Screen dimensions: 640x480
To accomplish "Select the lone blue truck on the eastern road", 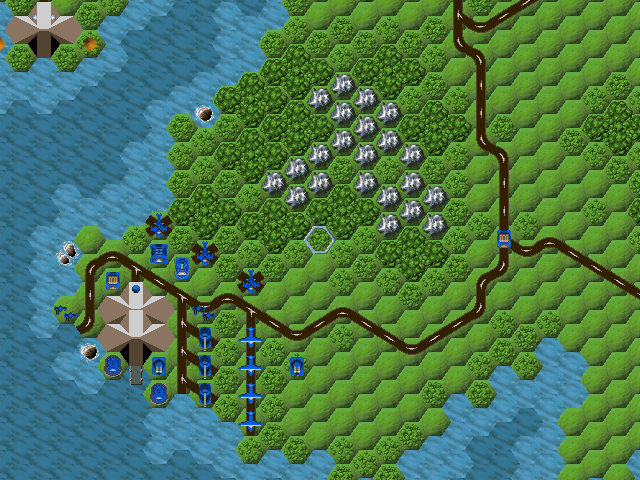I will pos(505,238).
